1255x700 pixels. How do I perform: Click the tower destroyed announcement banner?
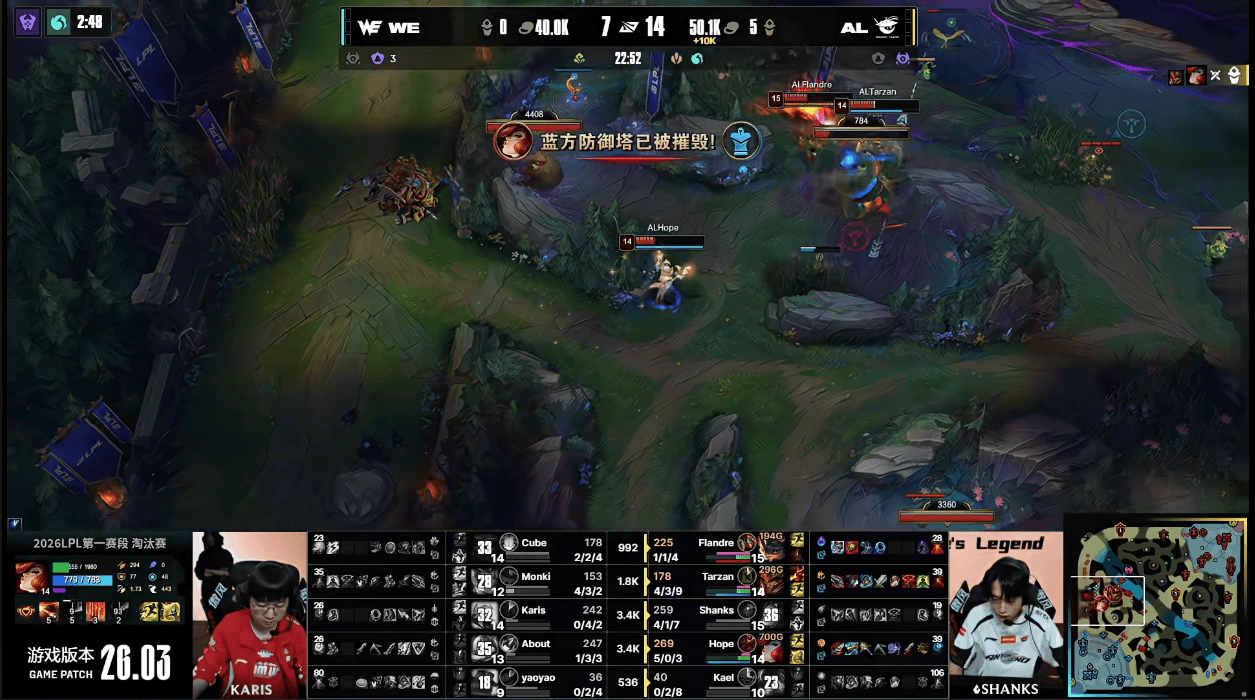point(628,141)
